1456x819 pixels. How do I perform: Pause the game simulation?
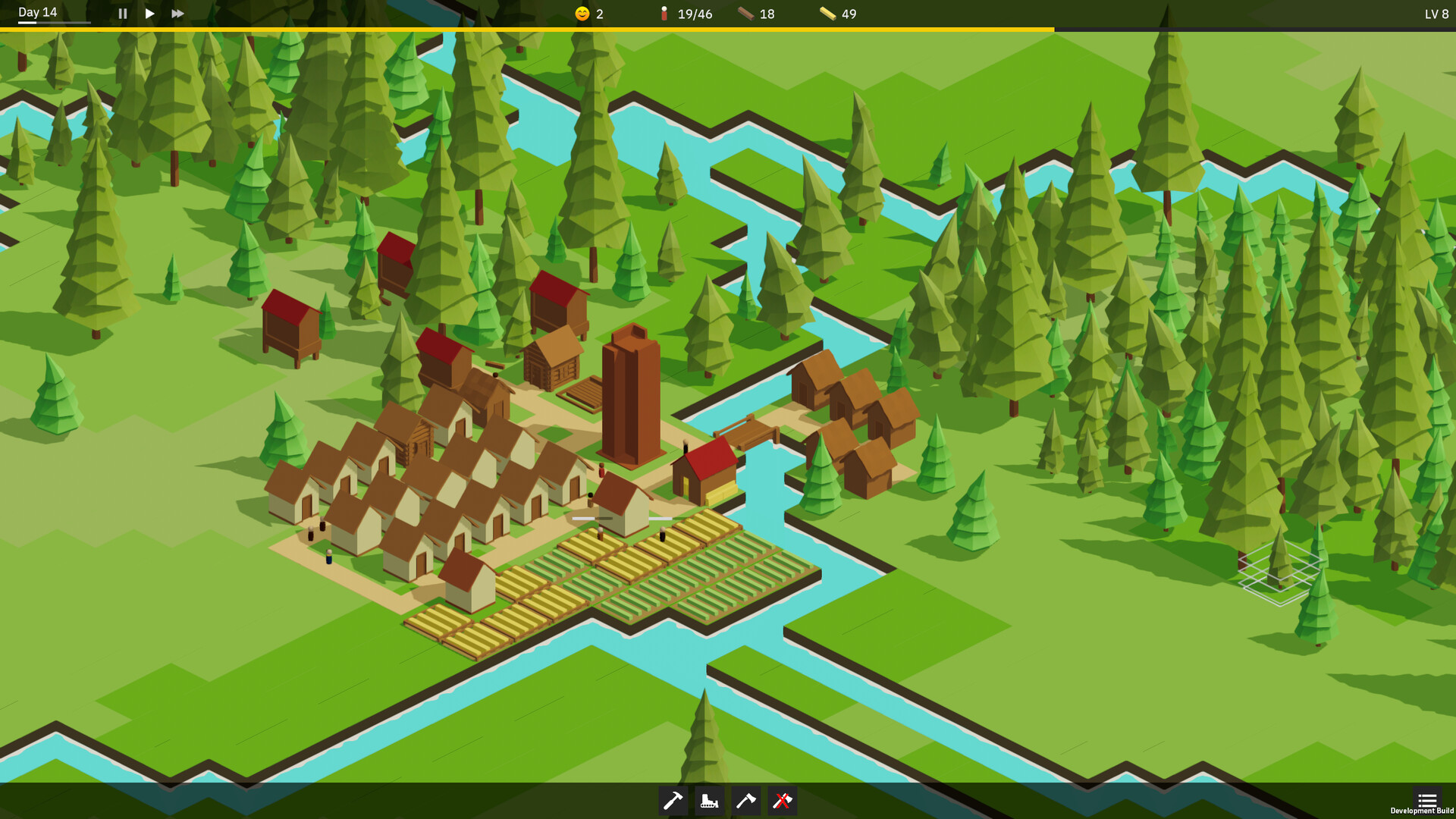pos(122,13)
